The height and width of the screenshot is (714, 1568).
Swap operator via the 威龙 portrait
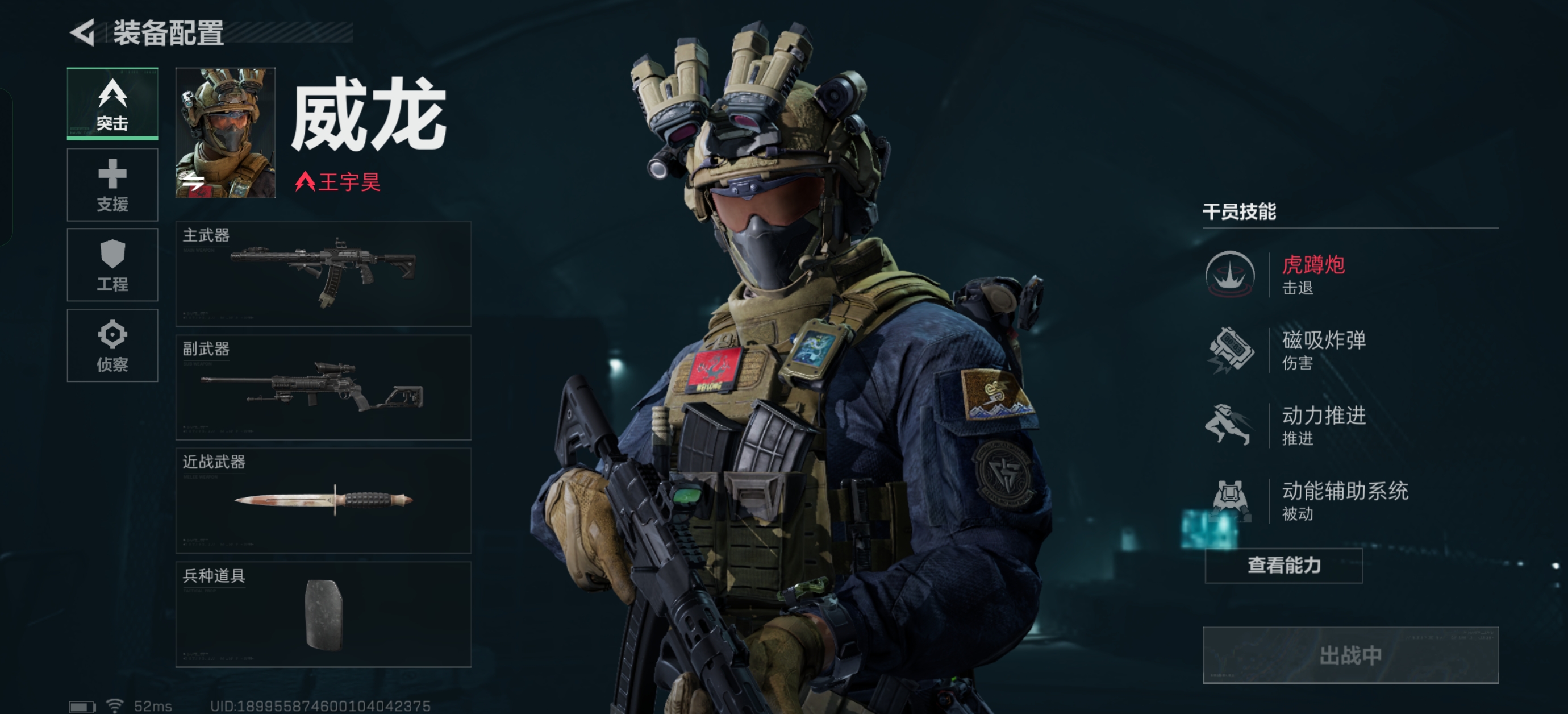click(225, 133)
